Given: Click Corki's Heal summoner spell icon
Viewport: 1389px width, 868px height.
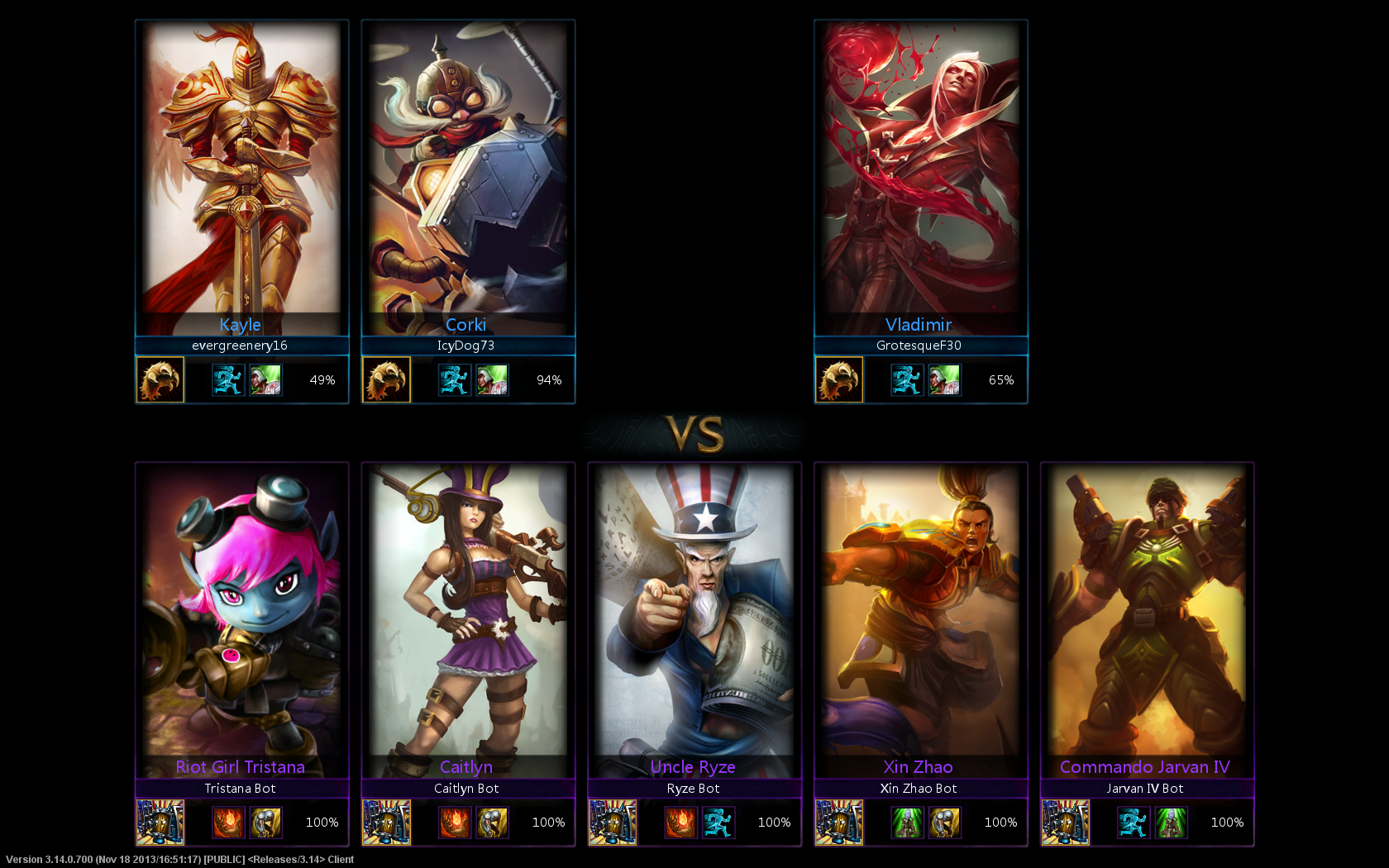Looking at the screenshot, I should point(493,379).
